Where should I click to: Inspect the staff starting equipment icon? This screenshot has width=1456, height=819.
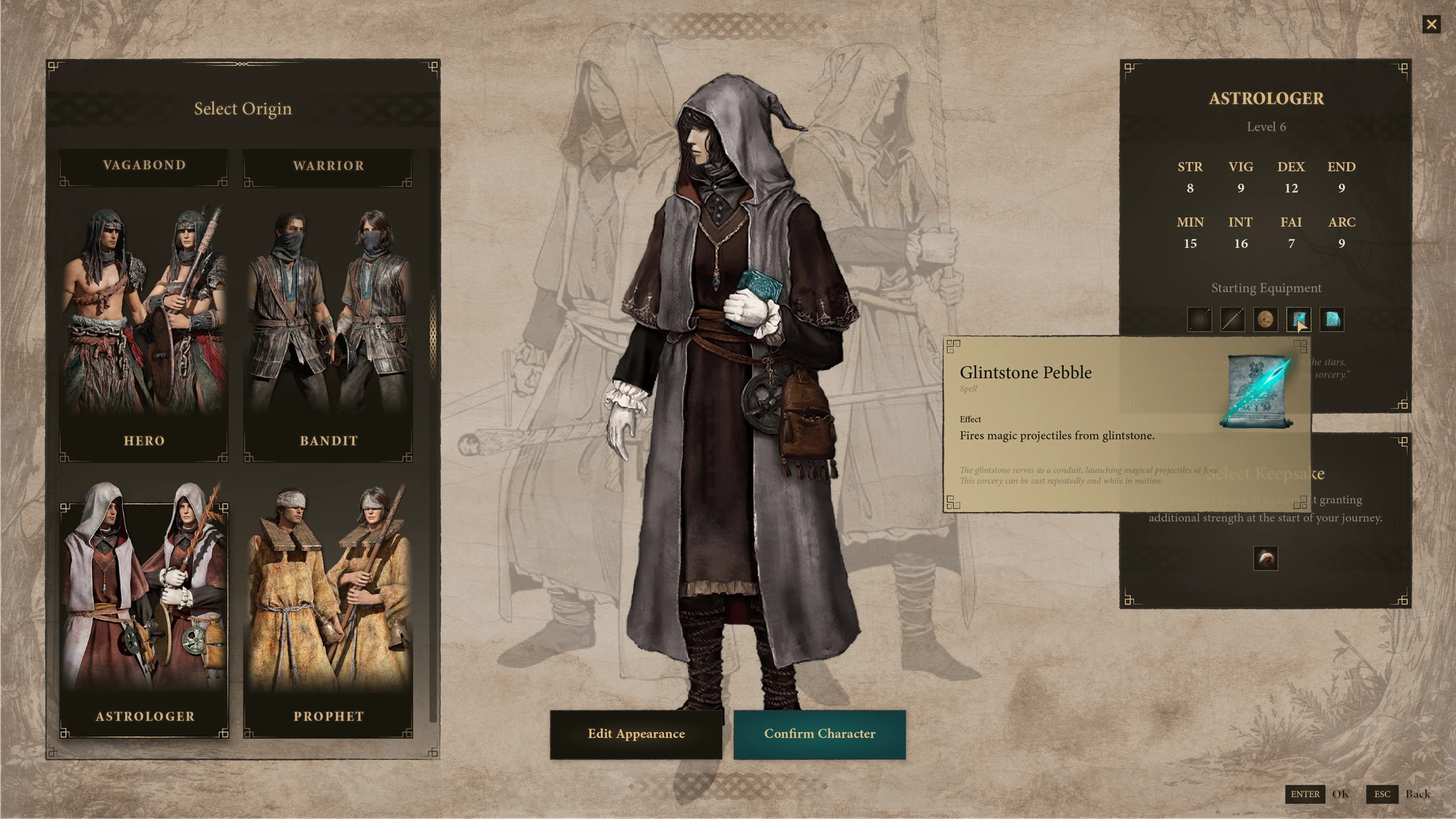(x=1199, y=319)
